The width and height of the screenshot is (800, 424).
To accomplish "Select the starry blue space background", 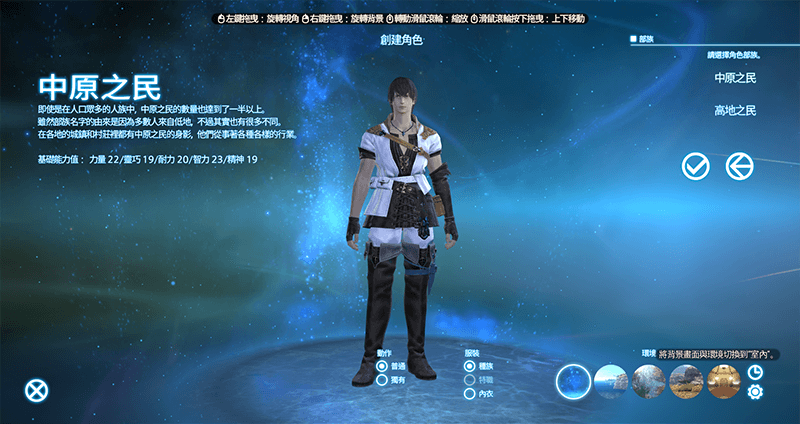I will [575, 381].
